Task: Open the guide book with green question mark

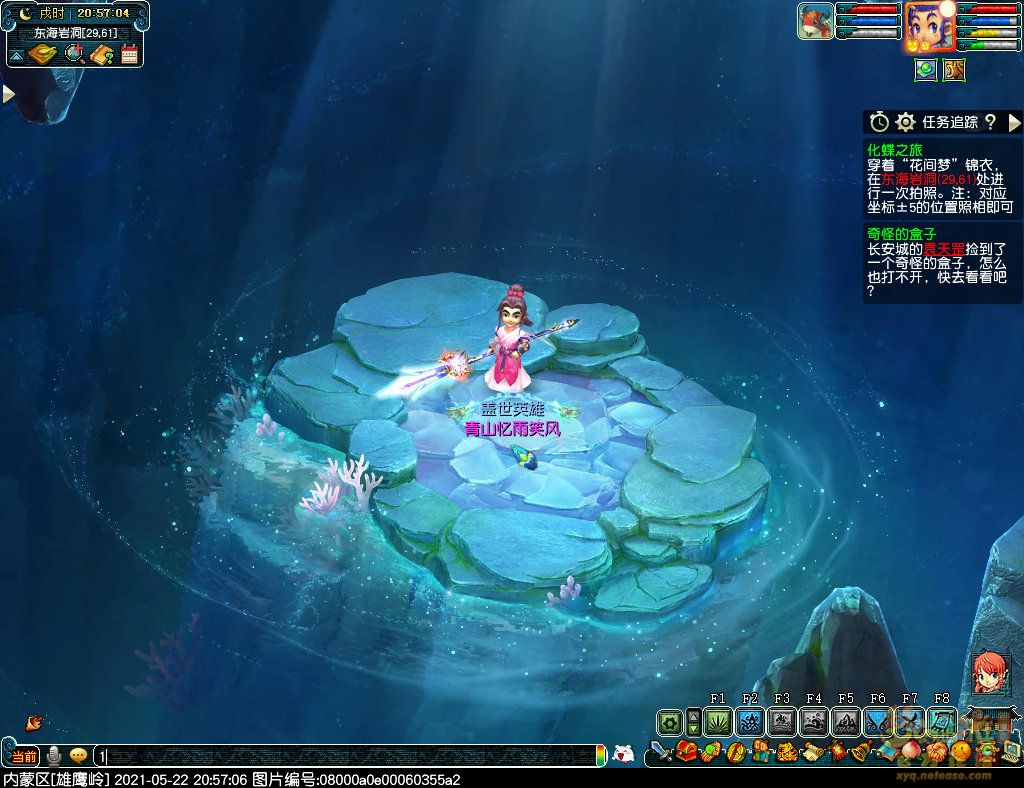Action: pos(101,55)
